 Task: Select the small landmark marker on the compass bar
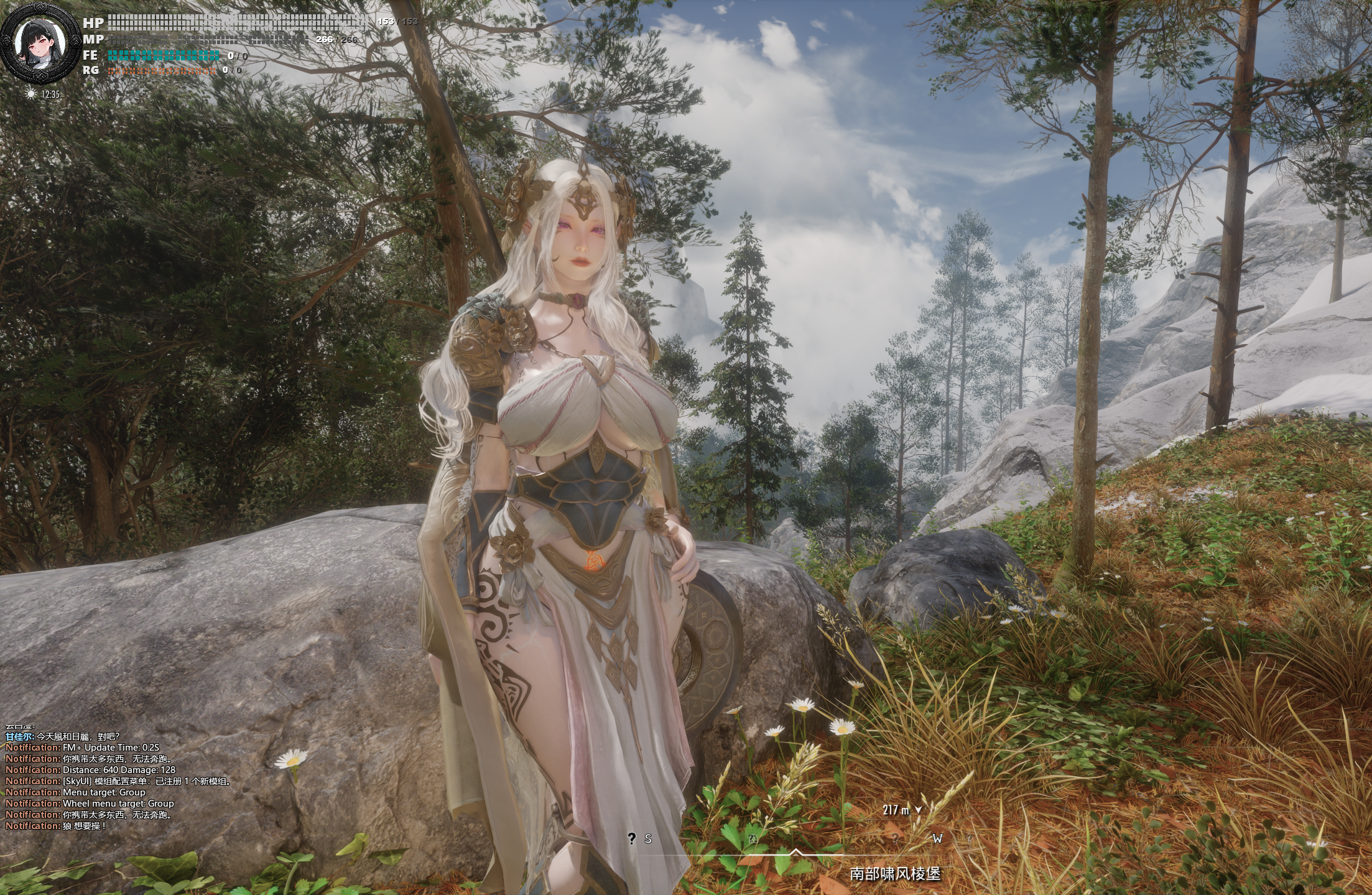click(753, 838)
